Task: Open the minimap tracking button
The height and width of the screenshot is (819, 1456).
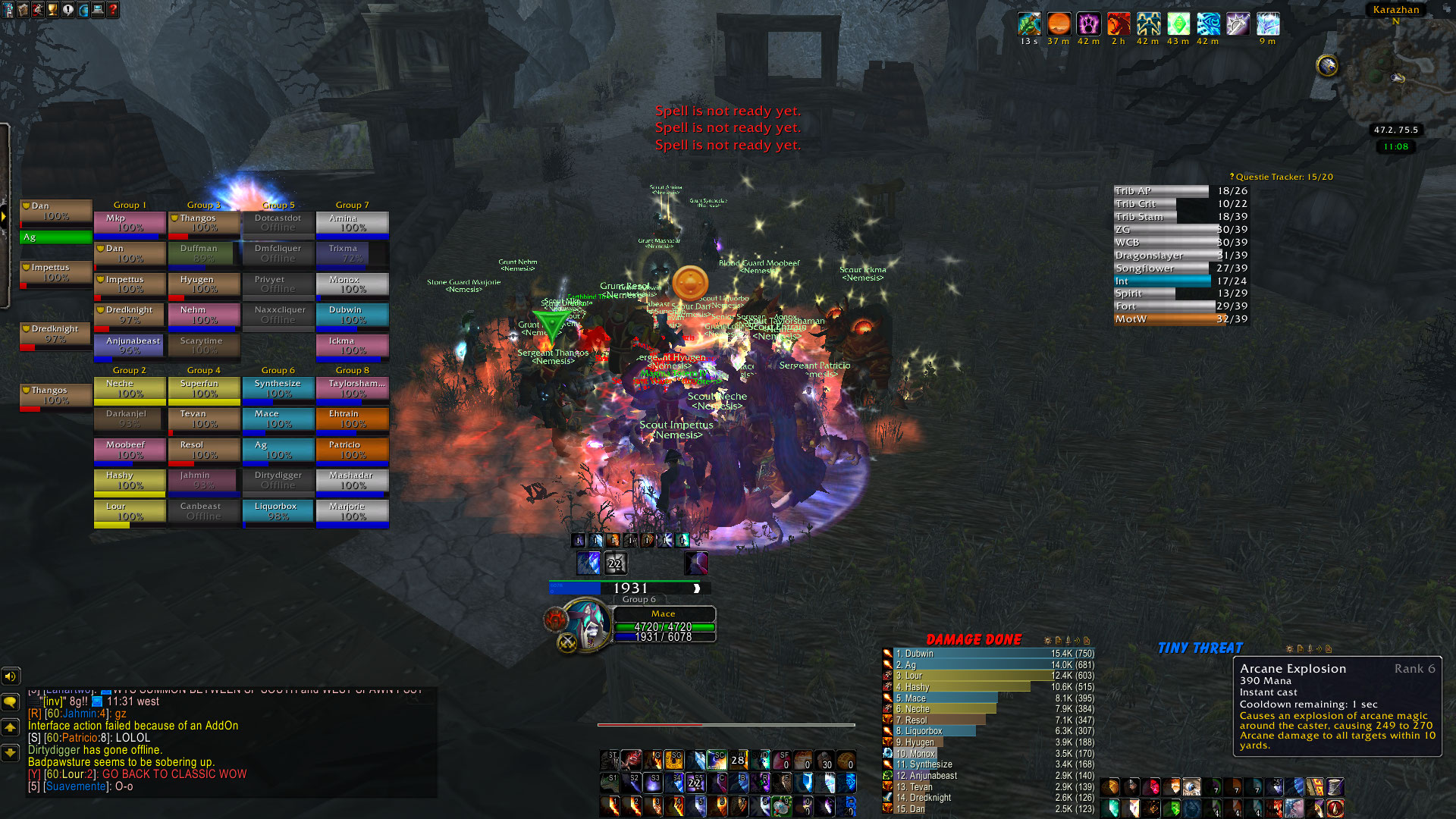Action: click(x=1327, y=66)
